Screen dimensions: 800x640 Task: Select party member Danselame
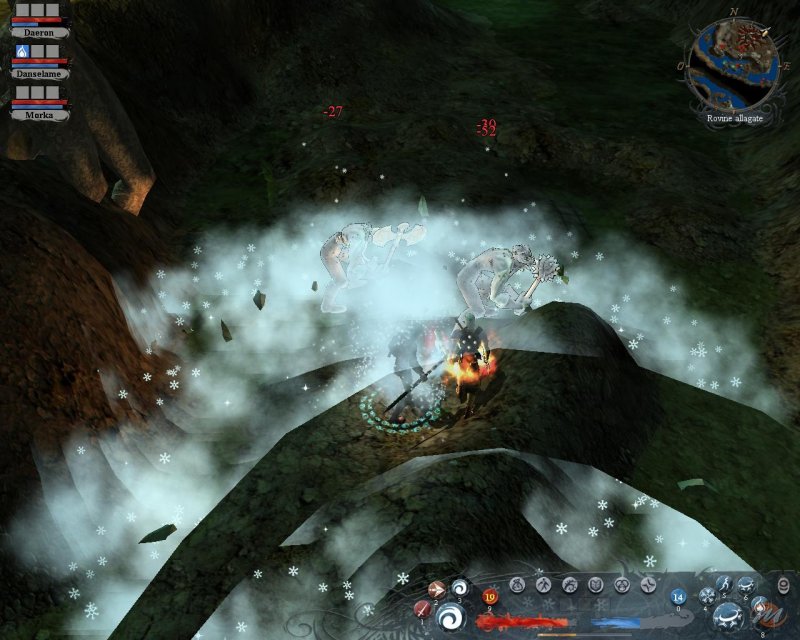pos(40,73)
